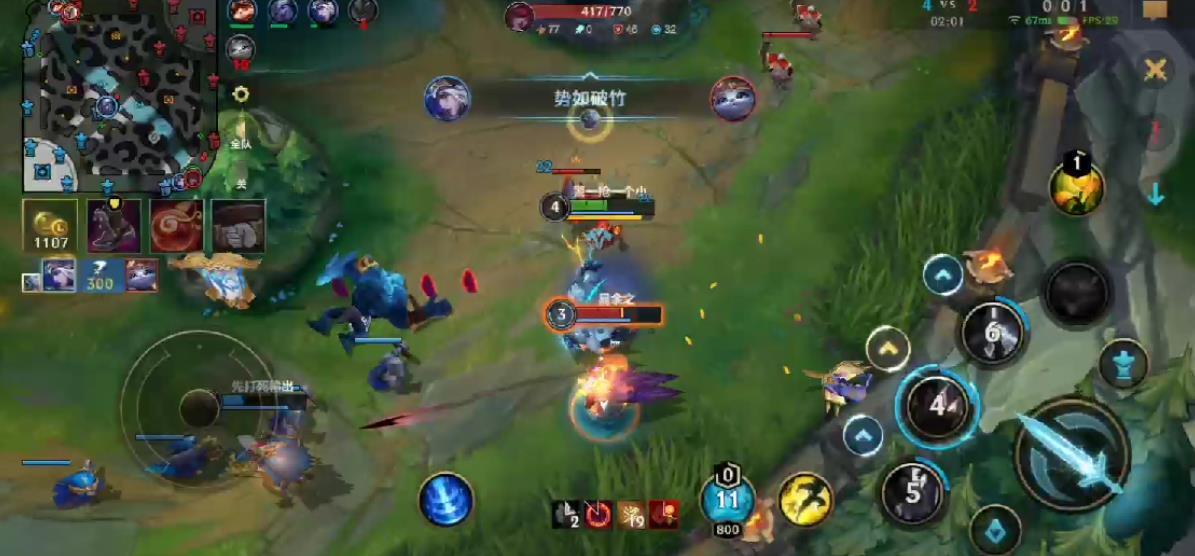Activate the ability on 4-second cooldown
Viewport: 1195px width, 556px height.
click(x=937, y=406)
